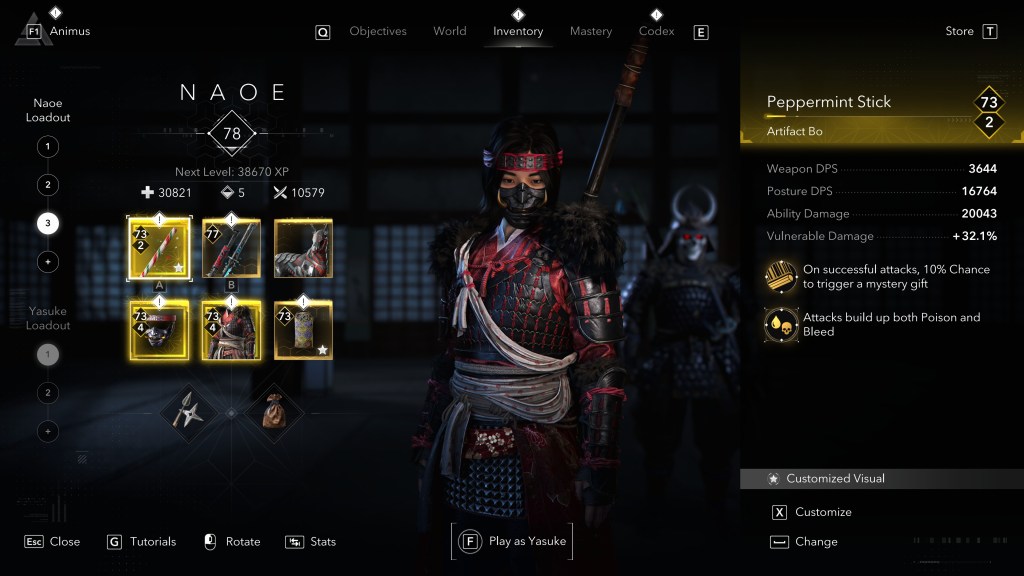Select the horse mount slot
1024x576 pixels.
[x=303, y=248]
